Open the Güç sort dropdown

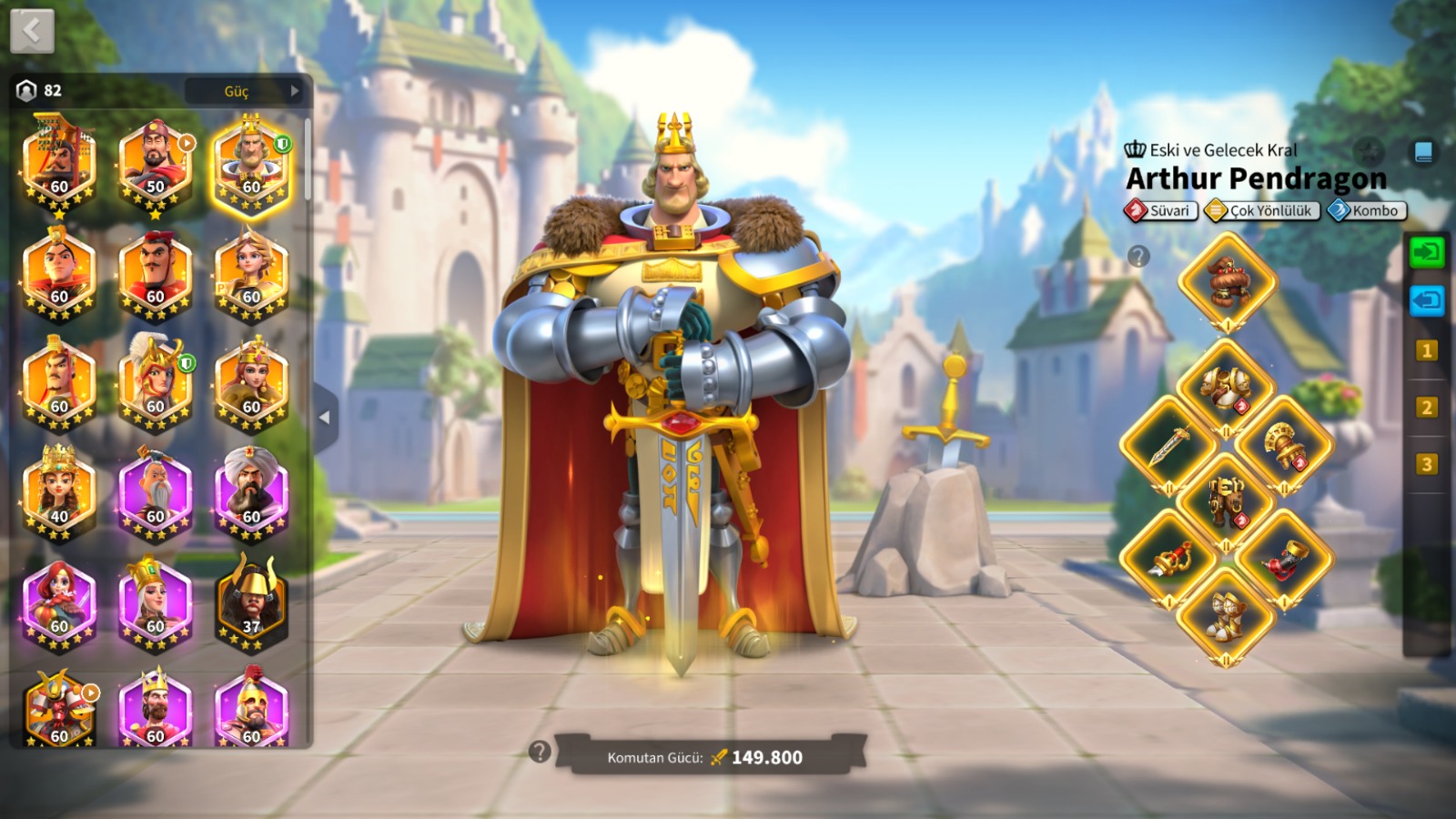243,91
